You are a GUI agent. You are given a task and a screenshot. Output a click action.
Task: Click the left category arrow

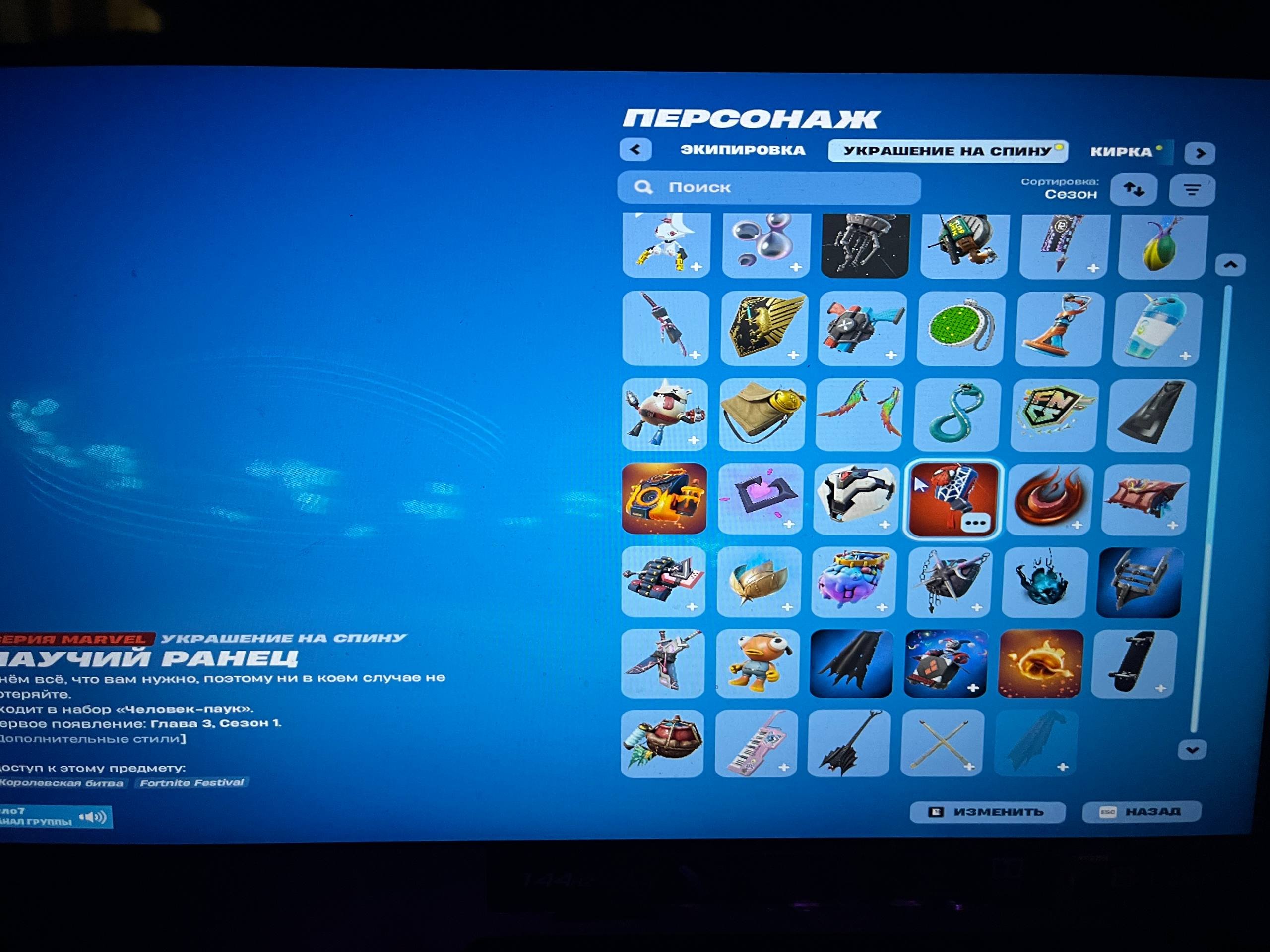pyautogui.click(x=635, y=149)
